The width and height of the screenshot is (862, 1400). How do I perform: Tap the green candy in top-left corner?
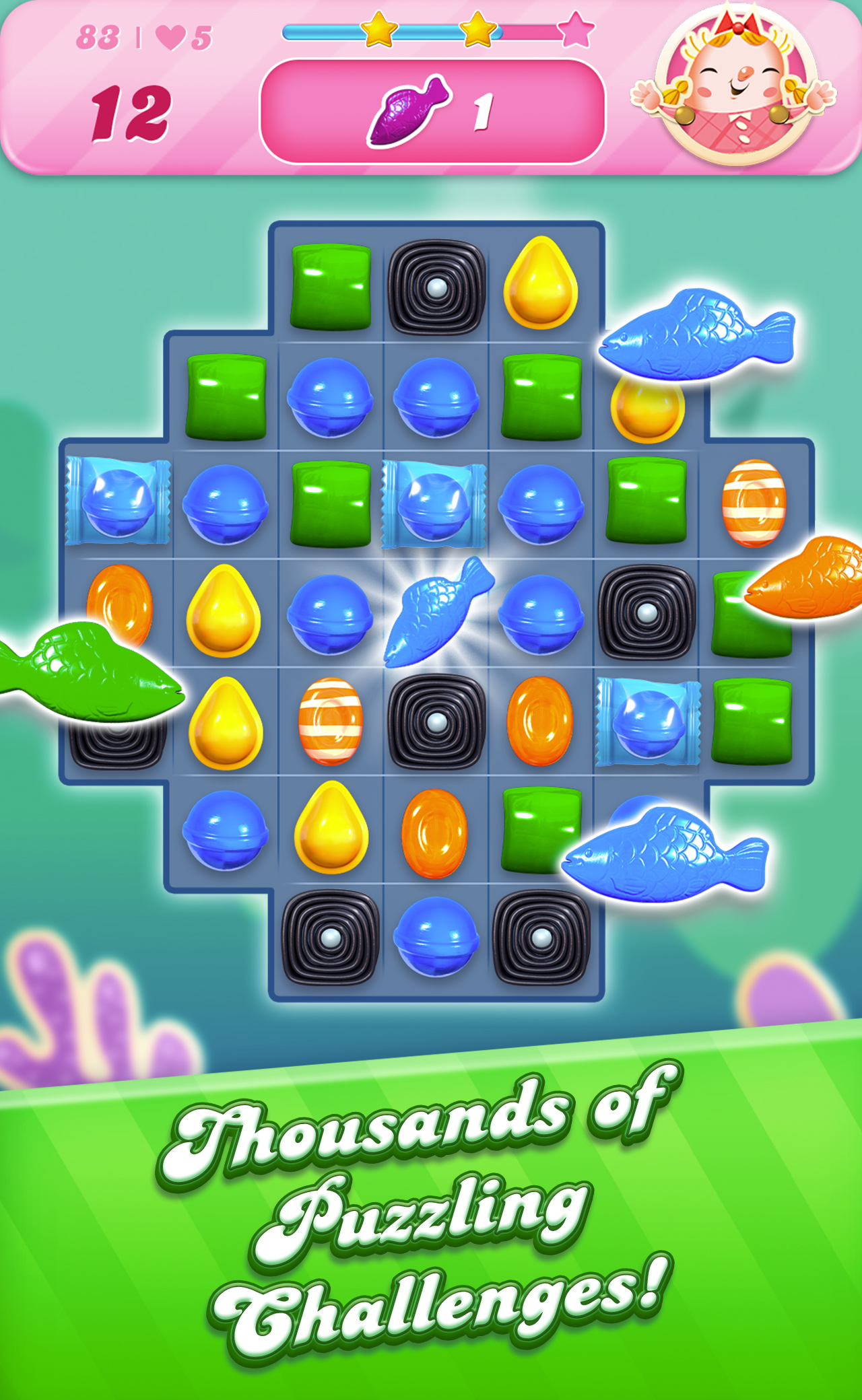click(330, 286)
